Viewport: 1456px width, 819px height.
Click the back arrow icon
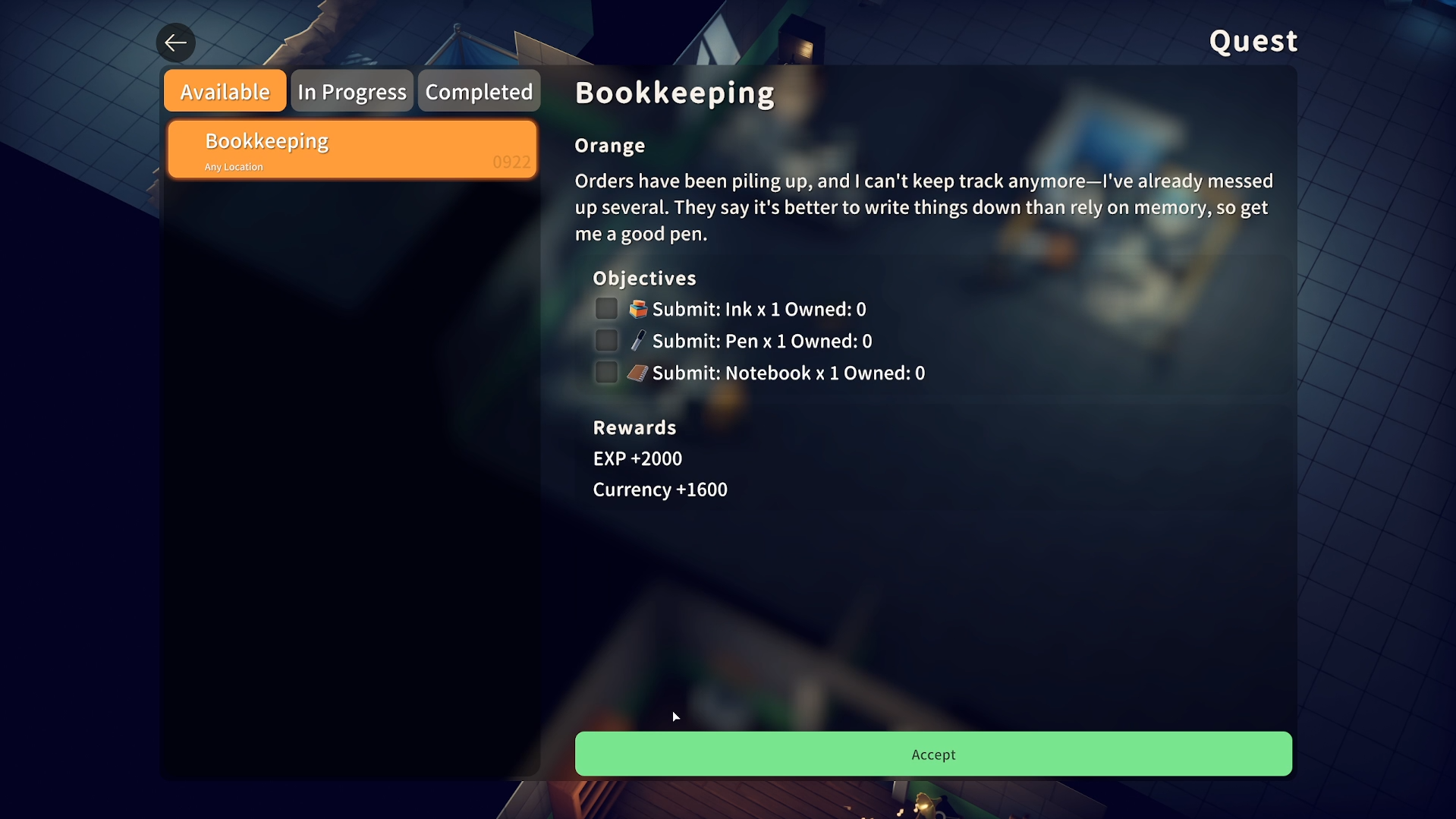[175, 43]
